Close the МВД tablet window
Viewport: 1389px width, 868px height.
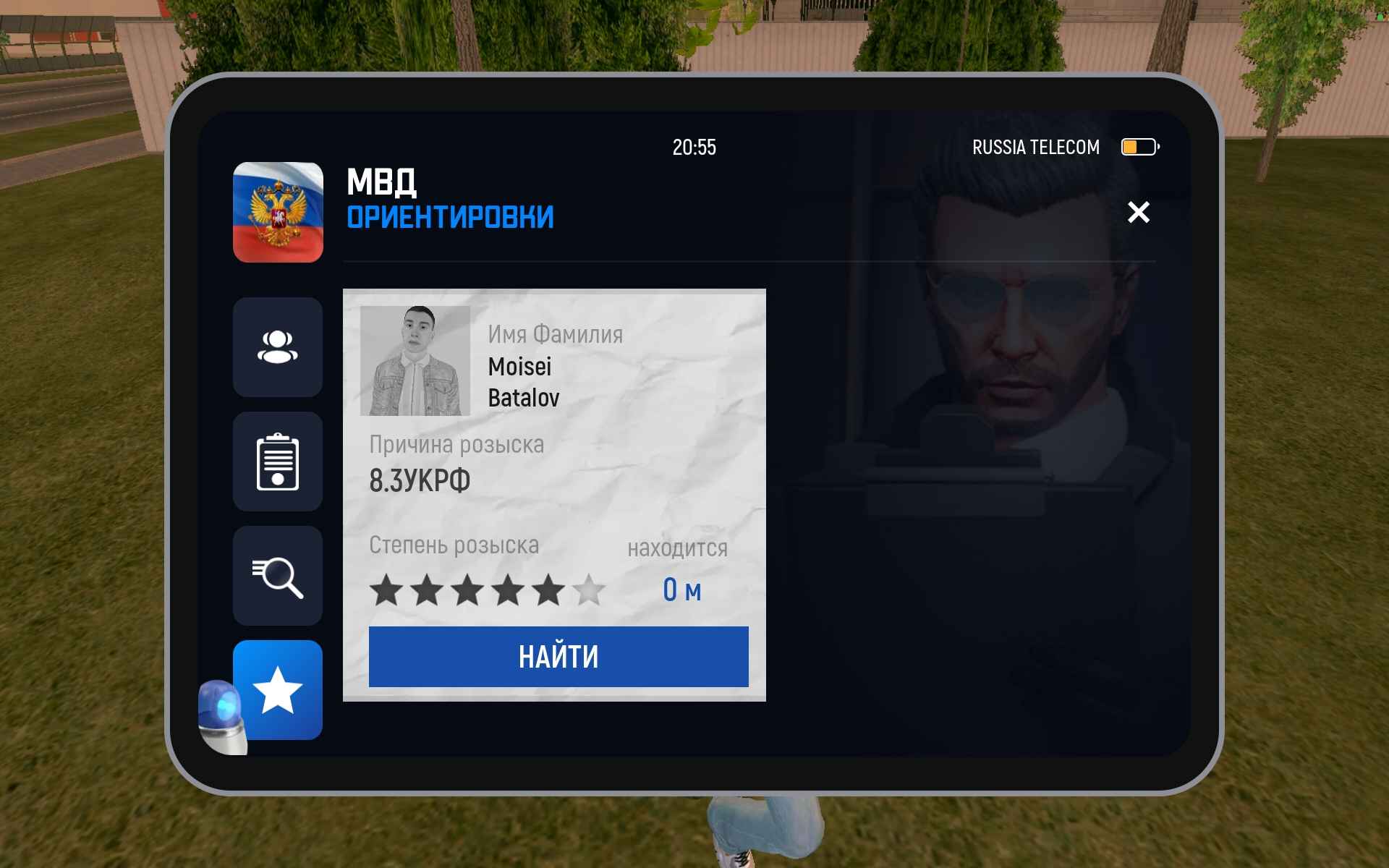1138,212
